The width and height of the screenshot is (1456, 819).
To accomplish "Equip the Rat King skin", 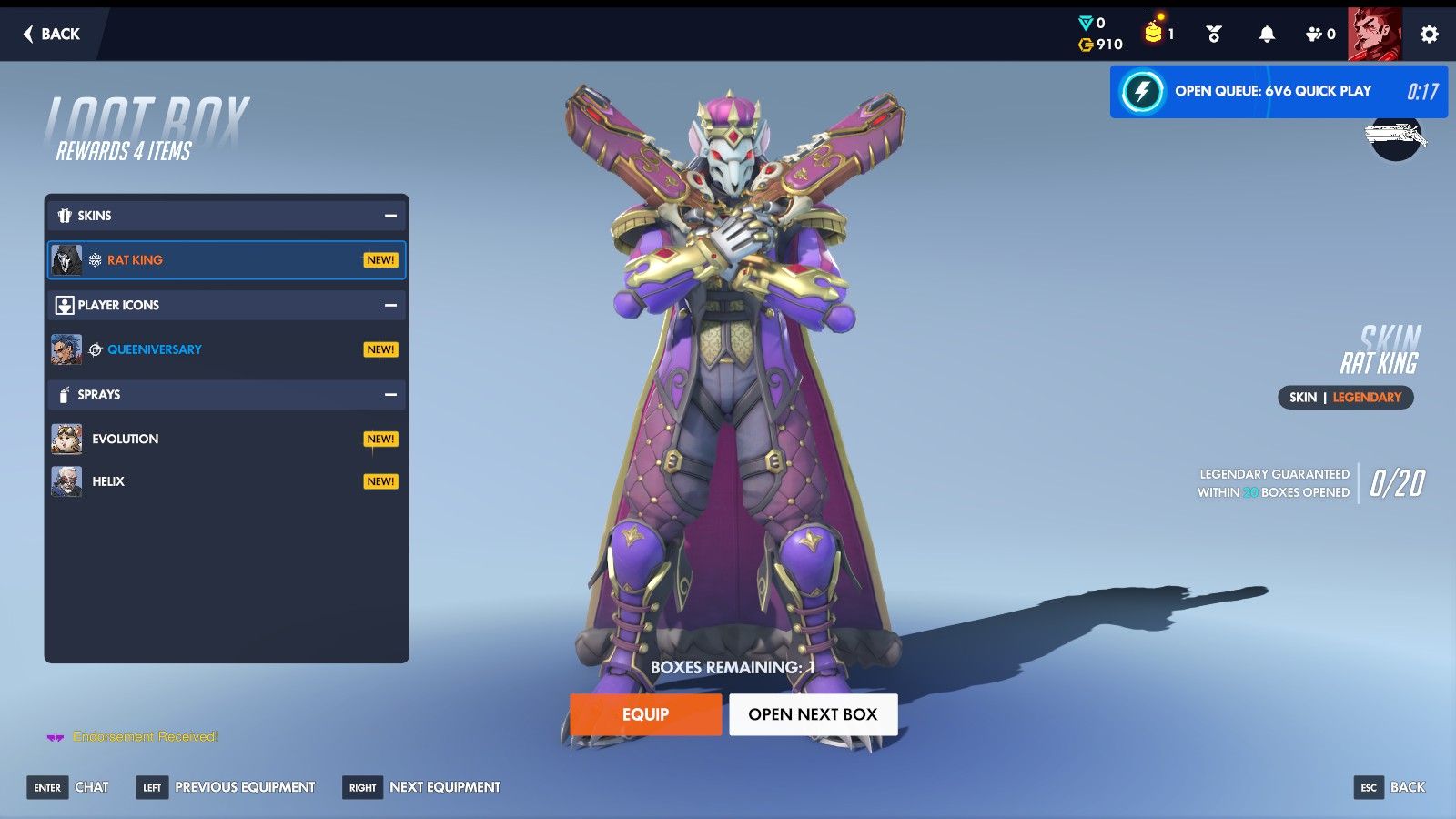I will (x=645, y=714).
